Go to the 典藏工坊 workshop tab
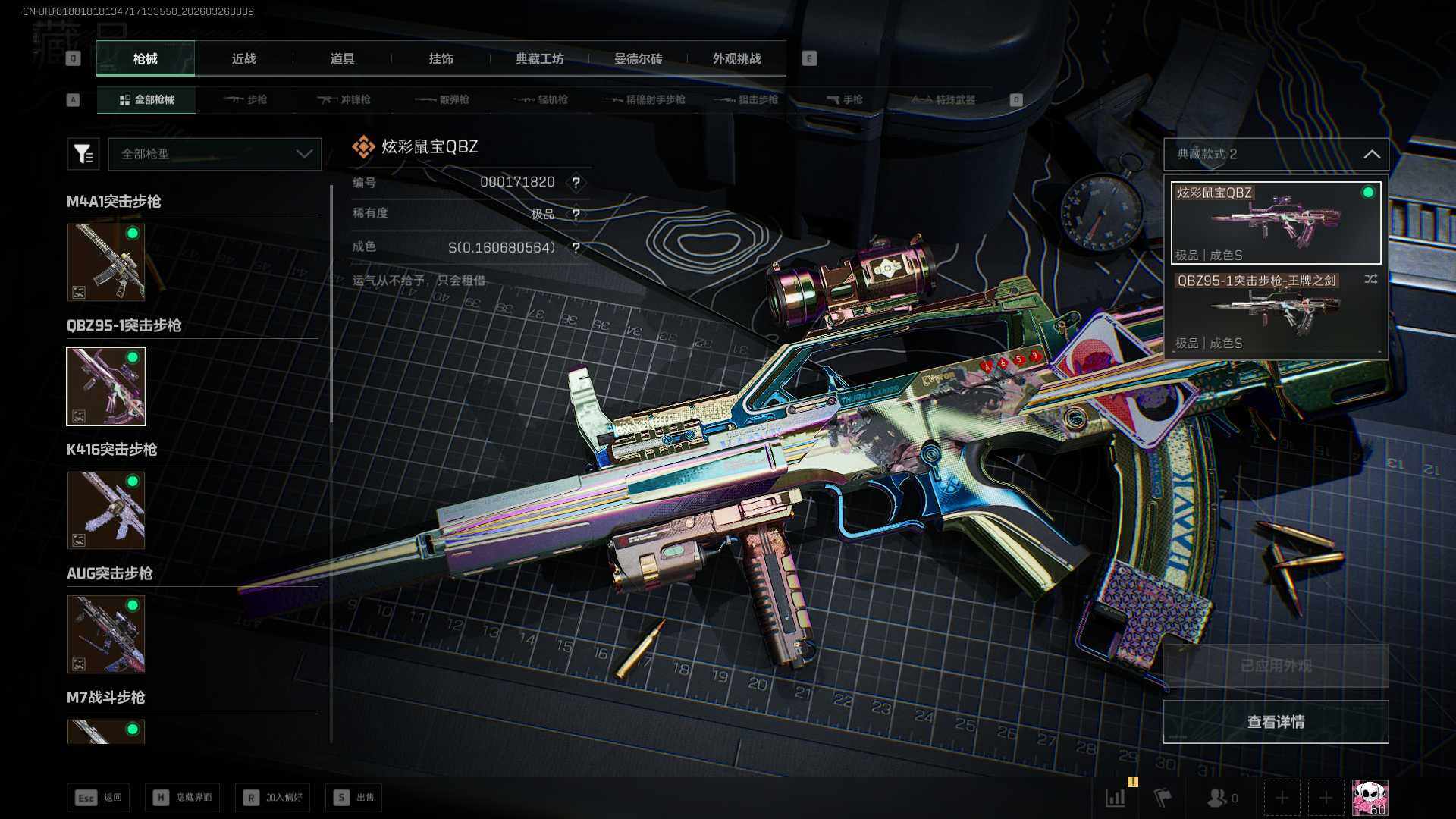The width and height of the screenshot is (1456, 819). pyautogui.click(x=539, y=58)
